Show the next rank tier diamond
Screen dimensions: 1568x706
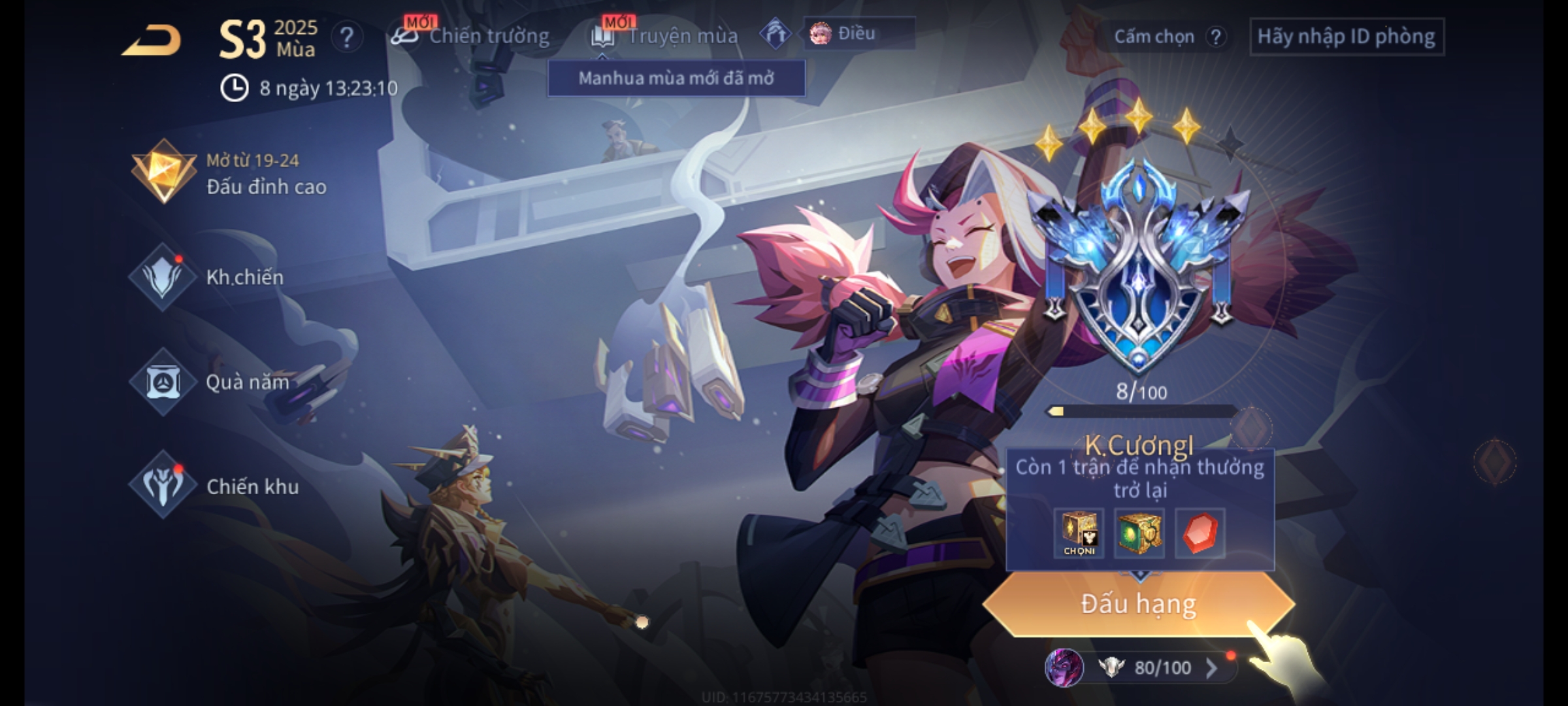1495,463
